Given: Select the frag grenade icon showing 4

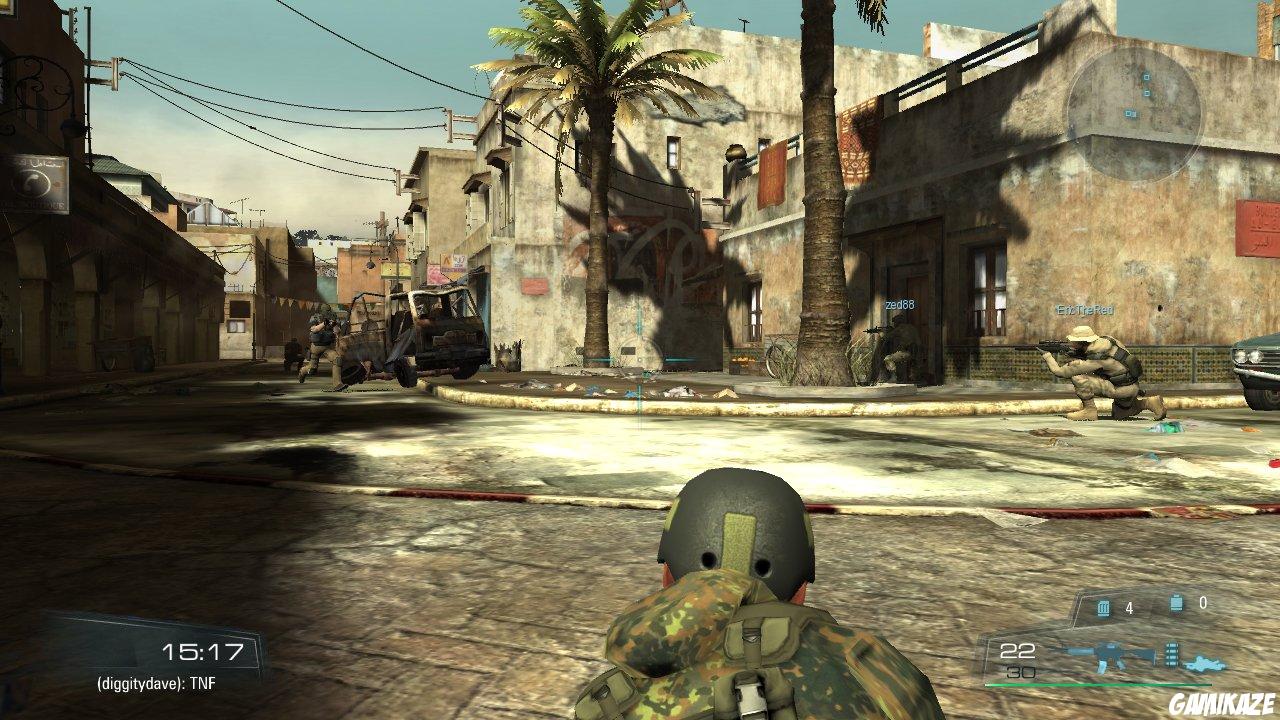Looking at the screenshot, I should (x=1103, y=607).
